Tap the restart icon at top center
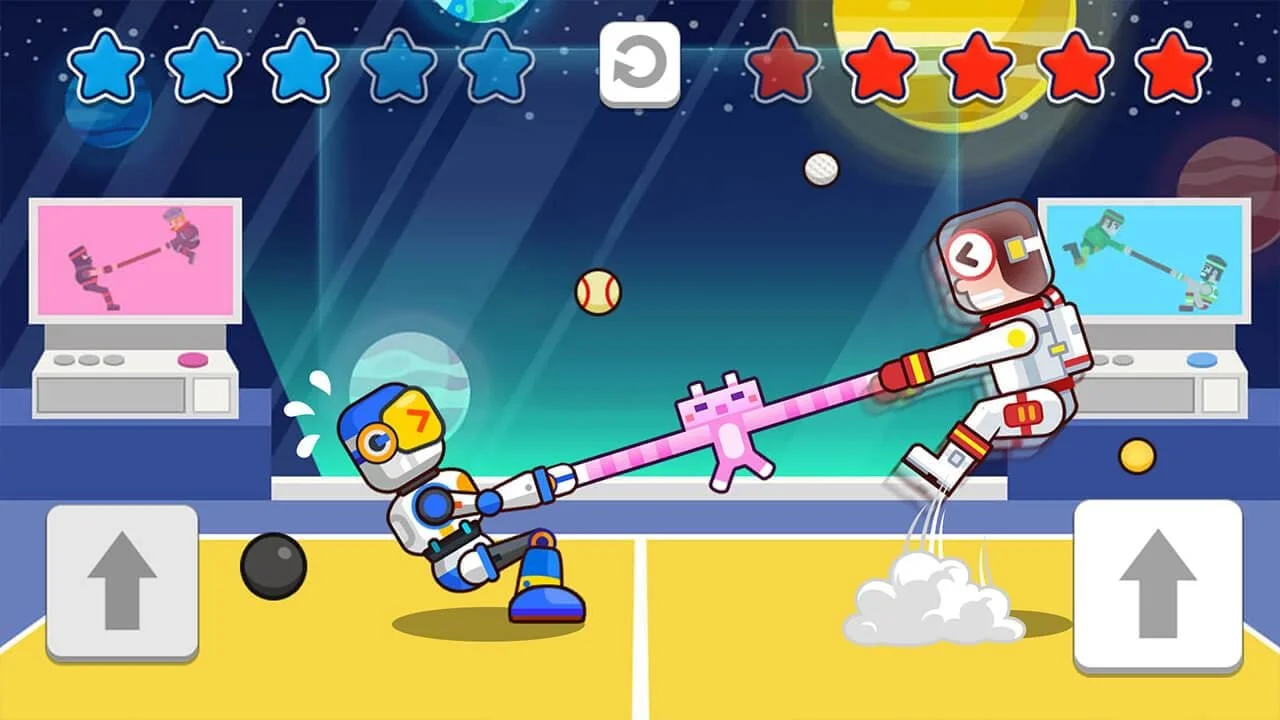The image size is (1280, 720). 639,61
